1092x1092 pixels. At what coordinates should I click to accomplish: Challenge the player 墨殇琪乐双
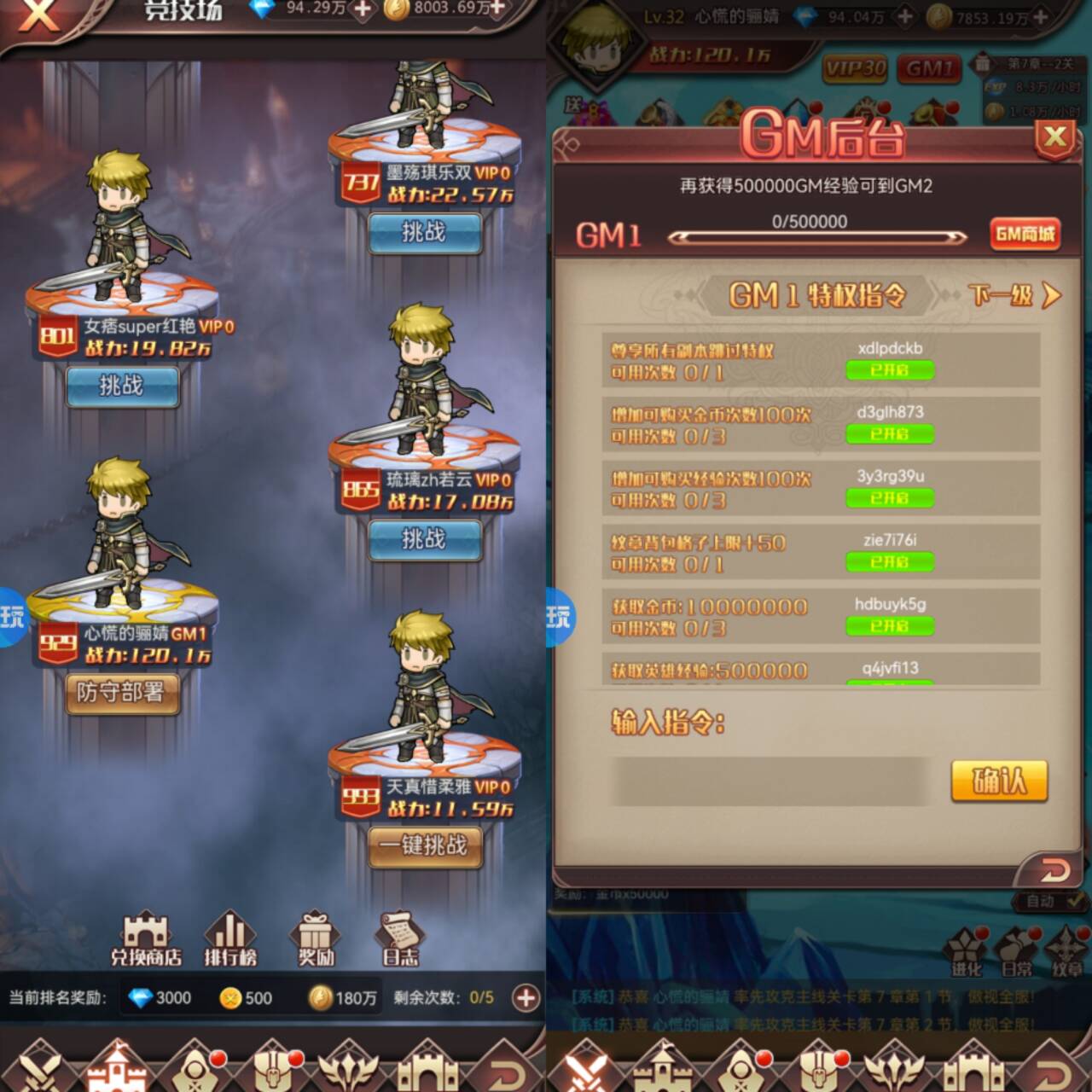tap(424, 232)
